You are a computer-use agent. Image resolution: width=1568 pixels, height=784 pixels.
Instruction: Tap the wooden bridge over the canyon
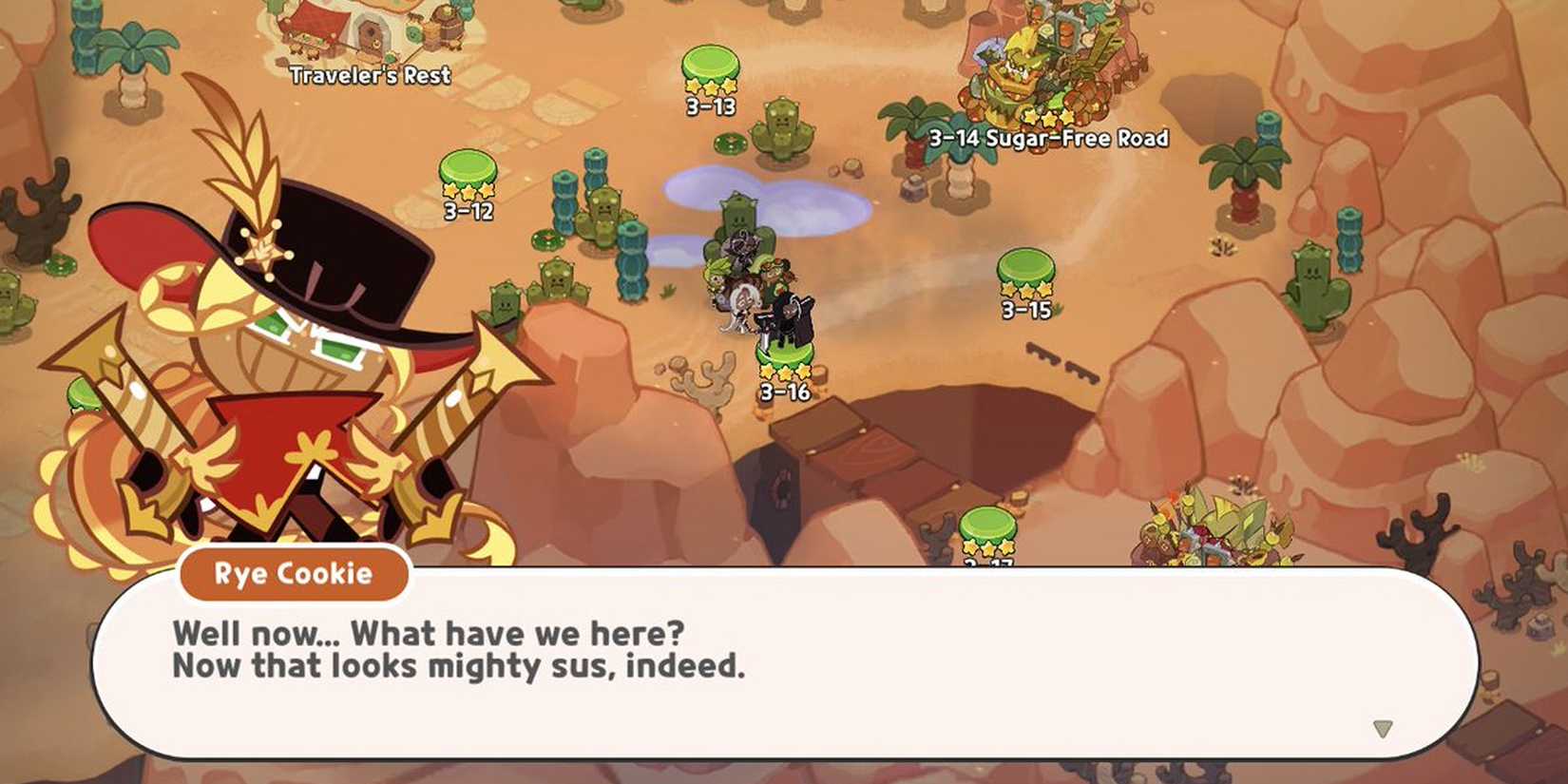(x=874, y=451)
